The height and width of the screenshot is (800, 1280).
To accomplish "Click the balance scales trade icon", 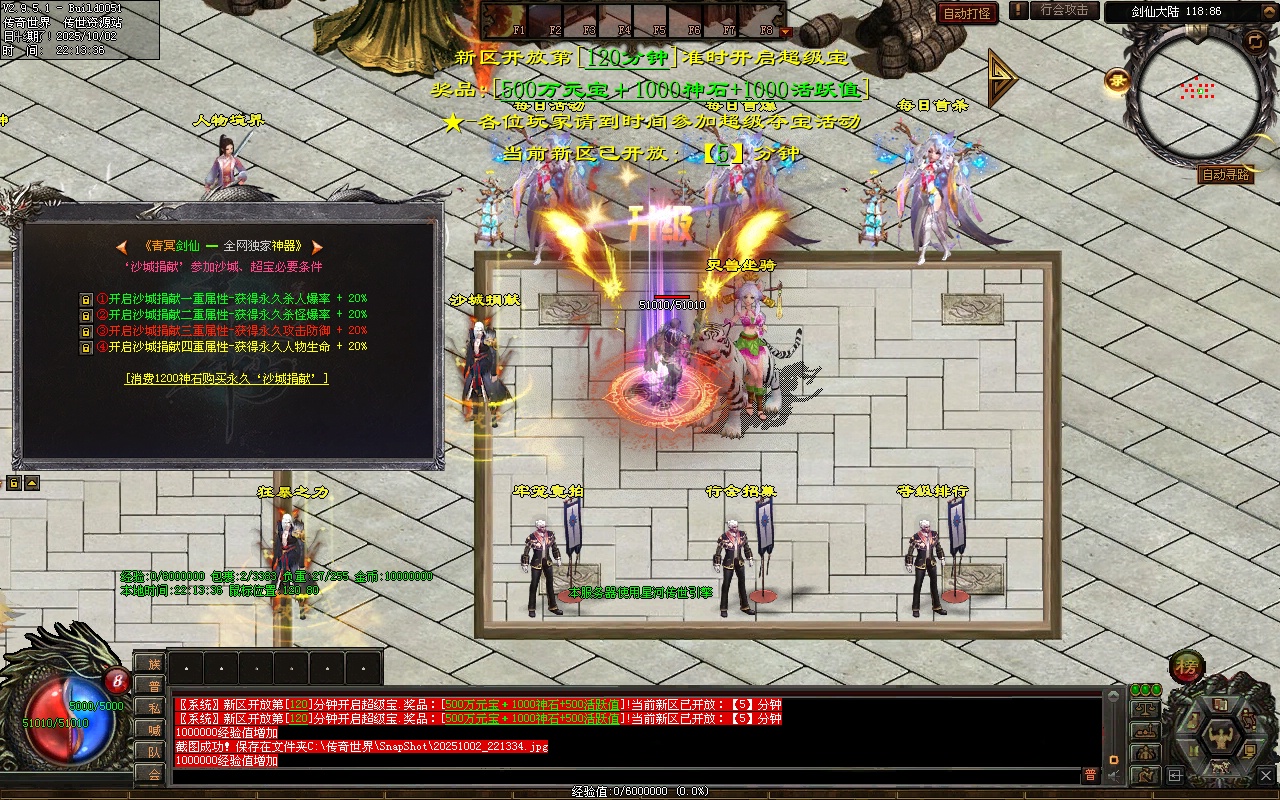I will 1145,708.
